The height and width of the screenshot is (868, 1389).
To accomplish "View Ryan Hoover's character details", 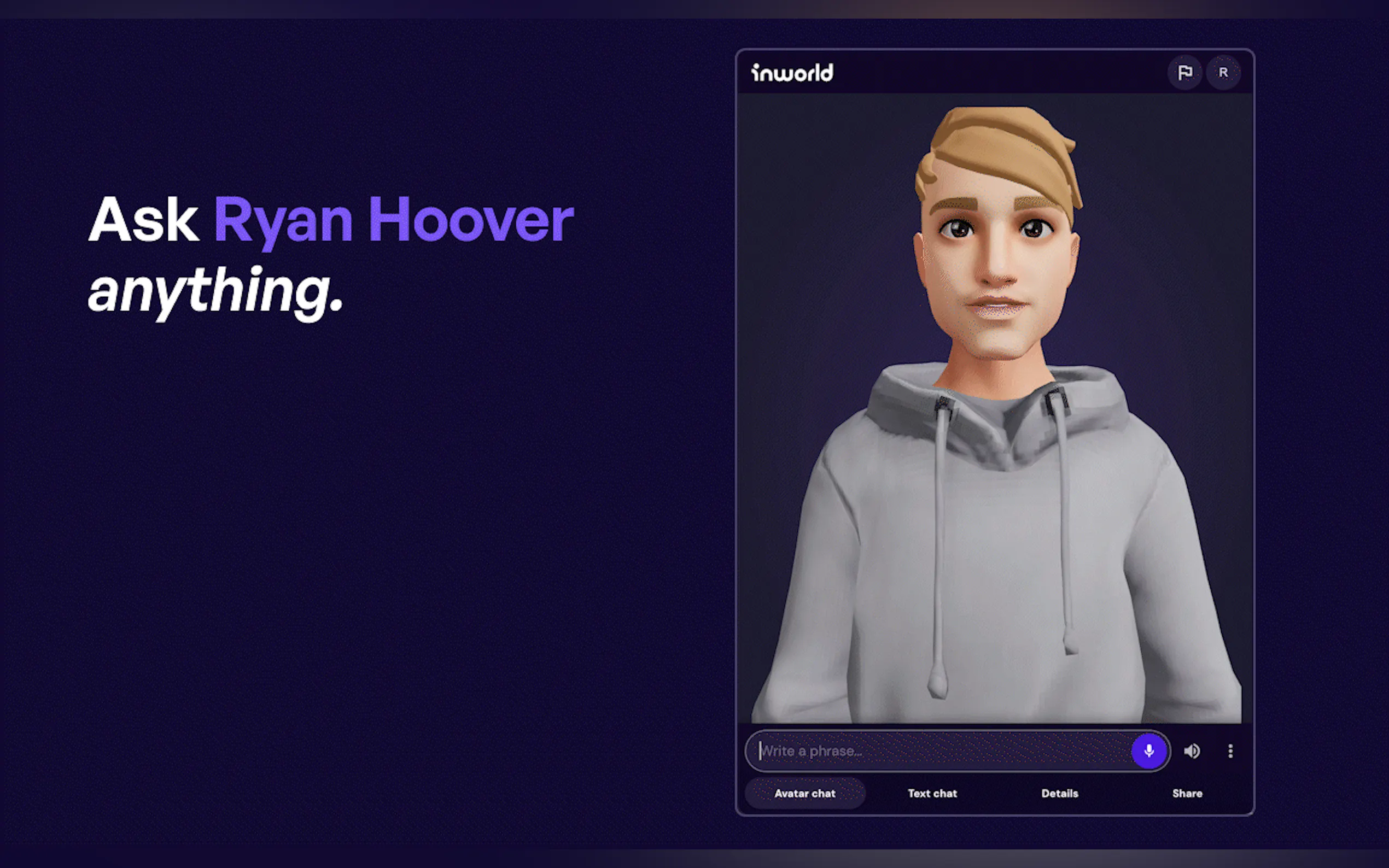I will click(x=1059, y=793).
